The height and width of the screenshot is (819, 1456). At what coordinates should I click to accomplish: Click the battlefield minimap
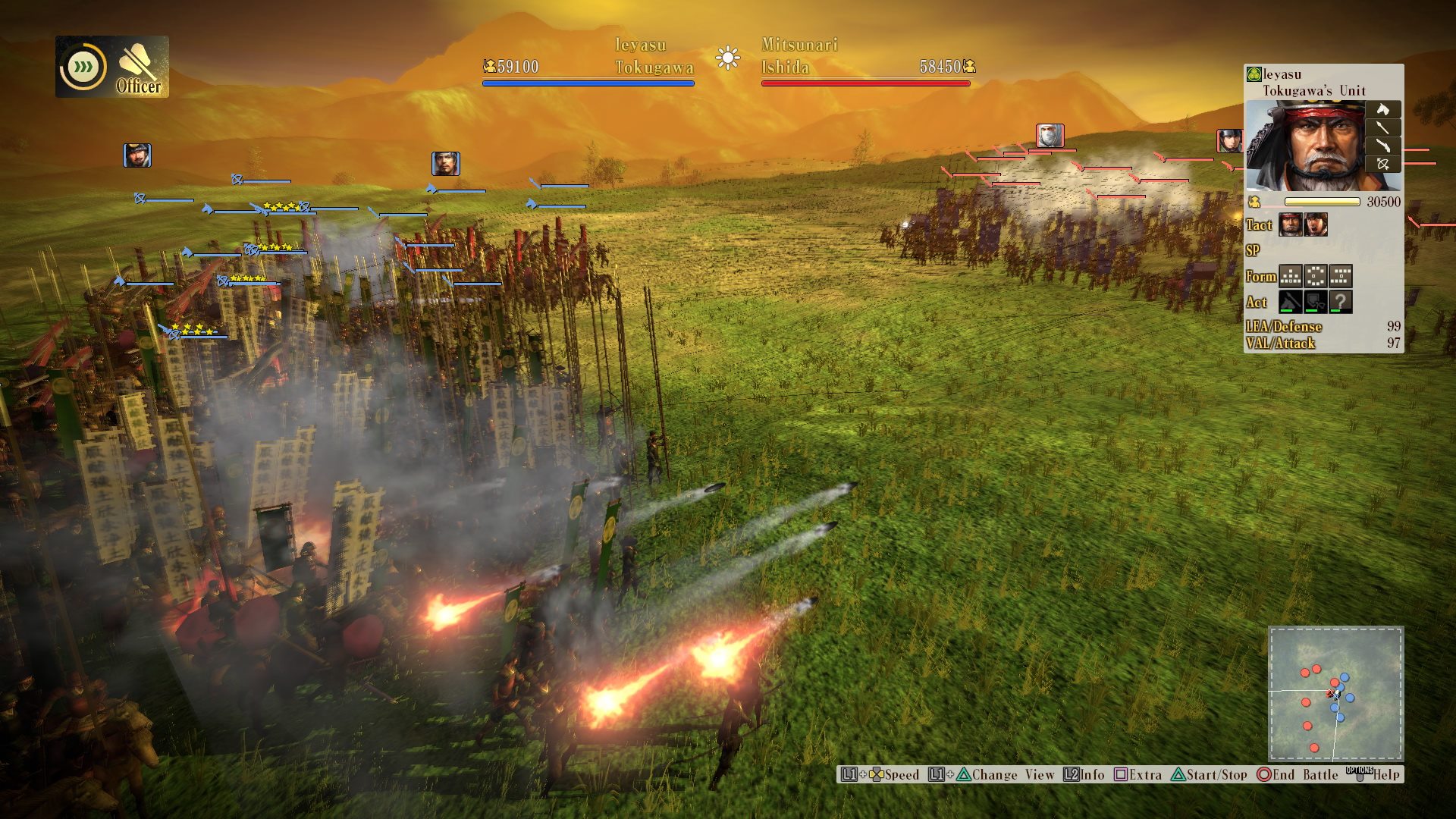pos(1335,693)
